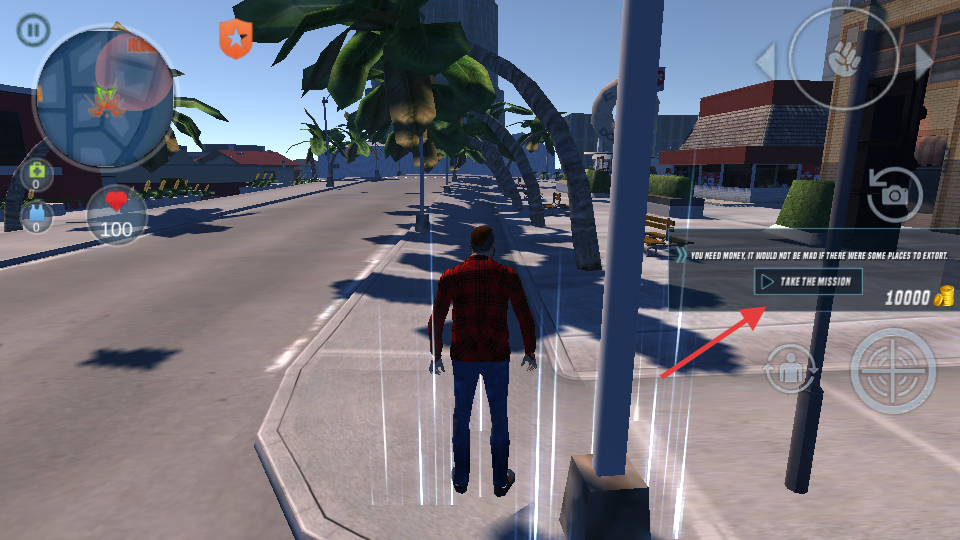Fire using the crosshair attack button
This screenshot has width=960, height=540.
[x=893, y=371]
